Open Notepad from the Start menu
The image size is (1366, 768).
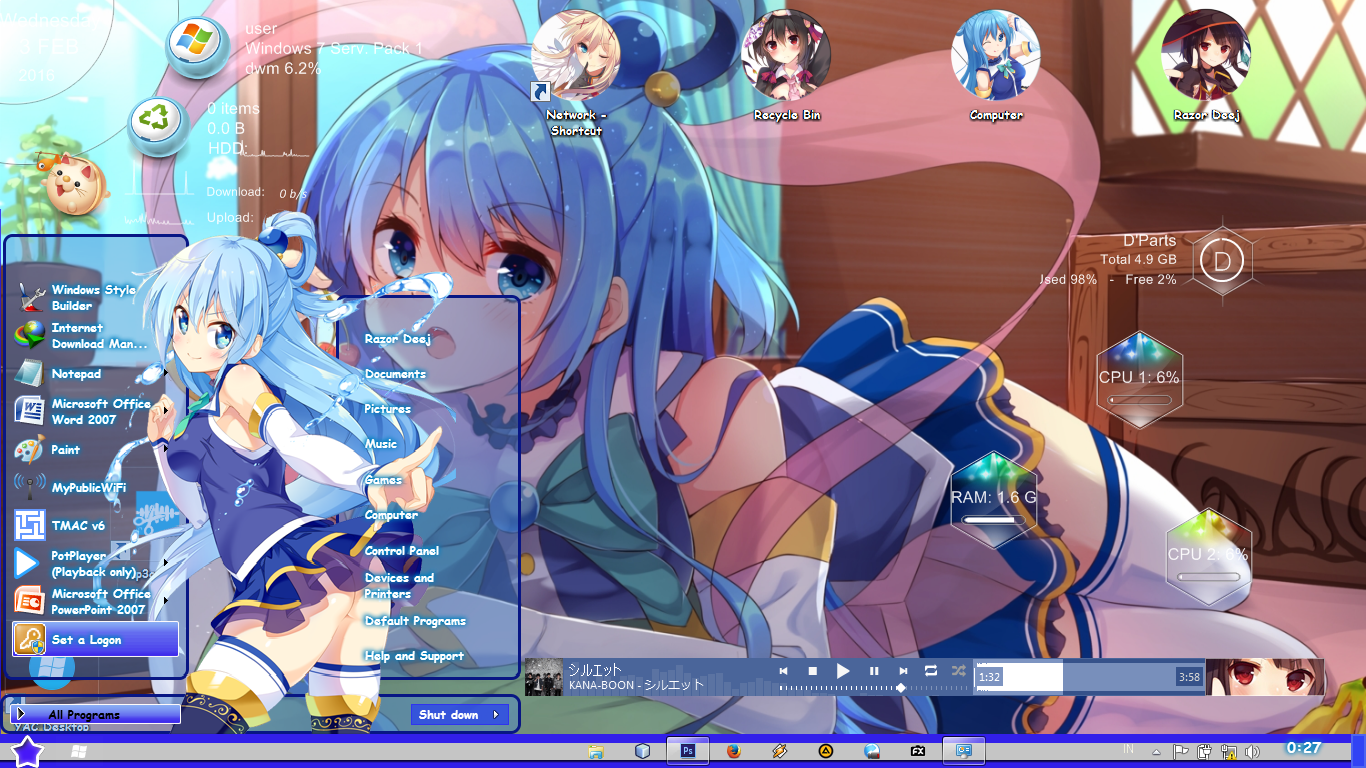tap(76, 374)
